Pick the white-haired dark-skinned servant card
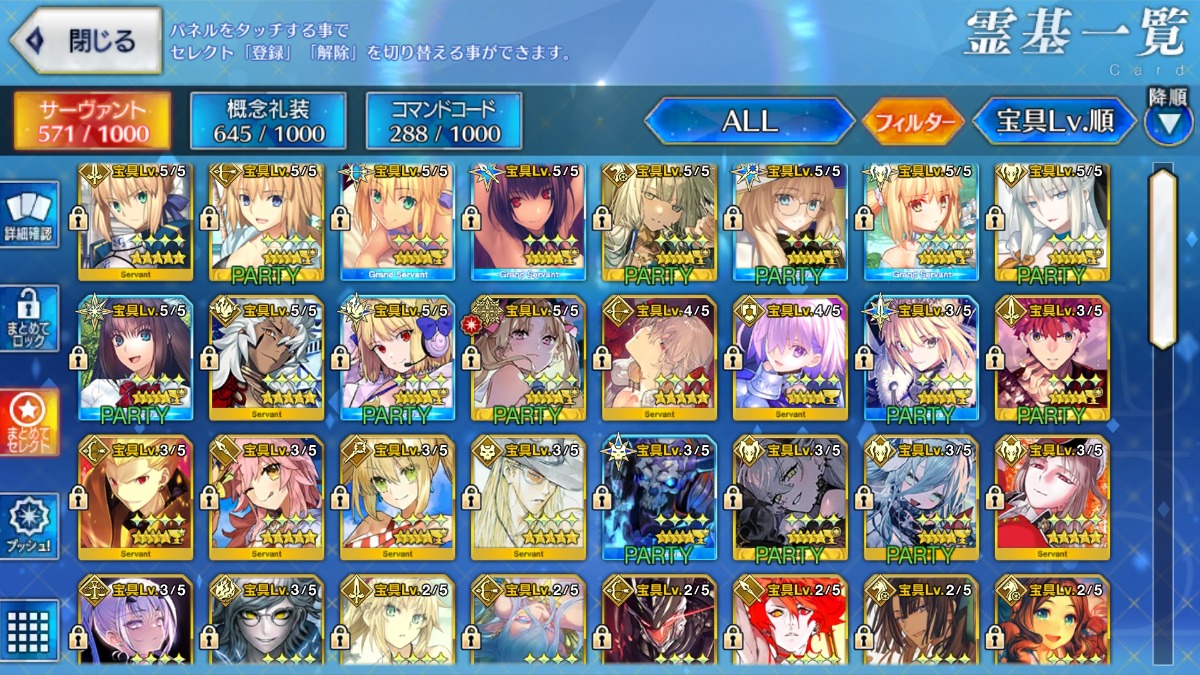 tap(266, 357)
